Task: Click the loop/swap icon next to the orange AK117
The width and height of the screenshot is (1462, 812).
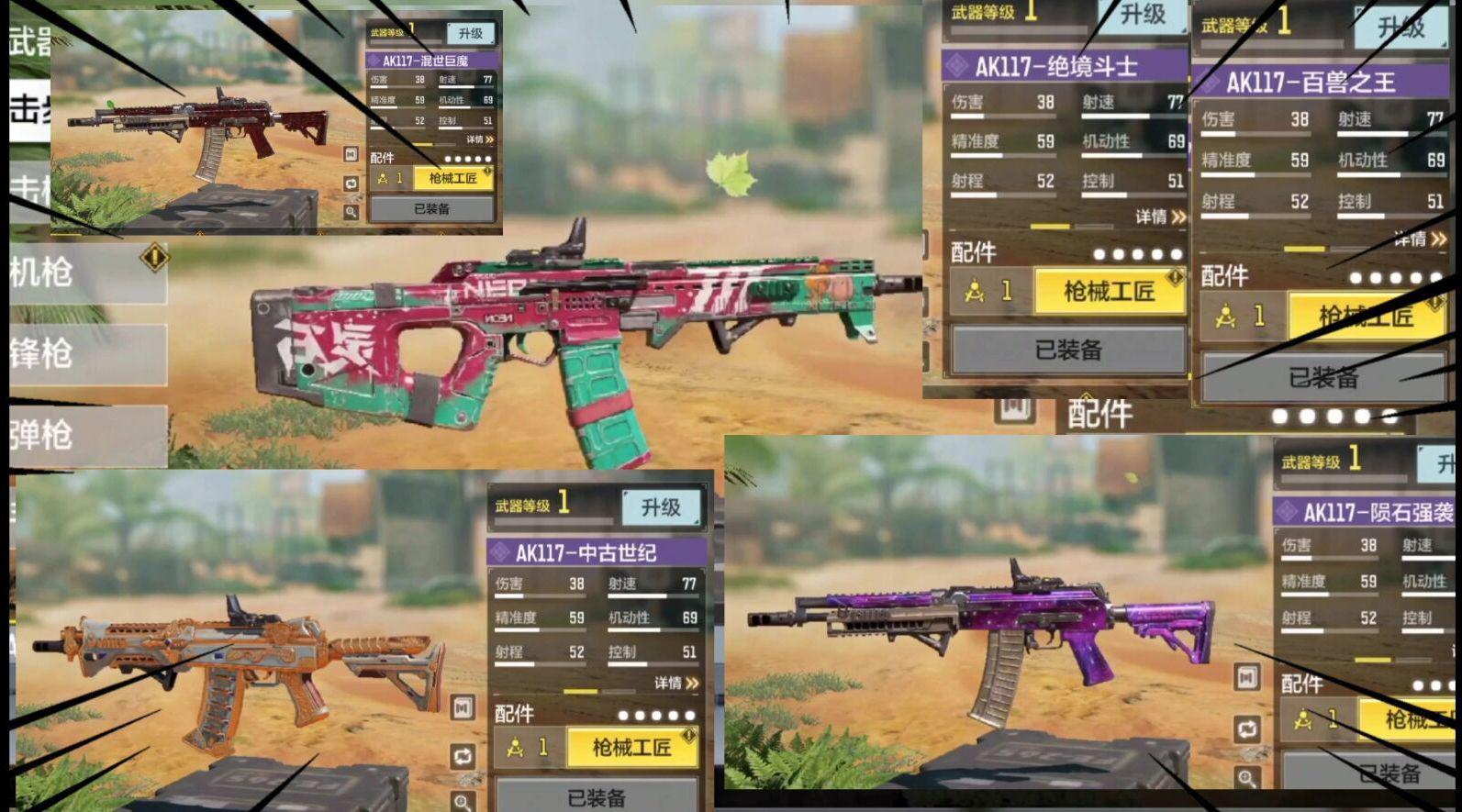Action: pos(462,754)
